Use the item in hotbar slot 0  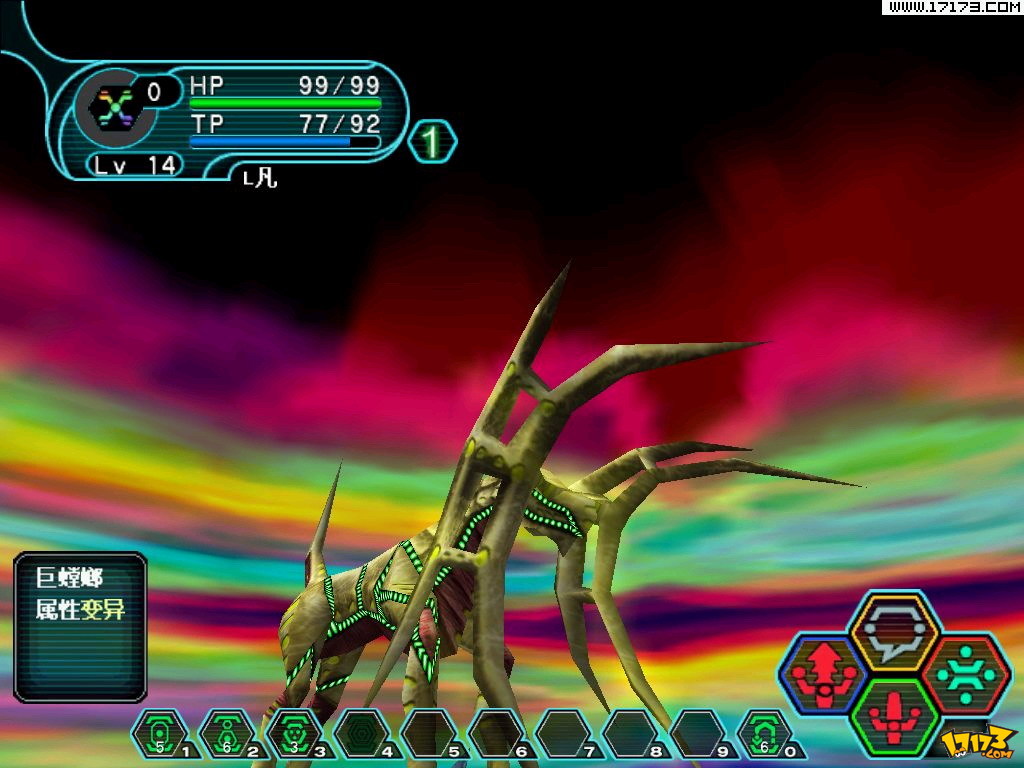tap(765, 735)
